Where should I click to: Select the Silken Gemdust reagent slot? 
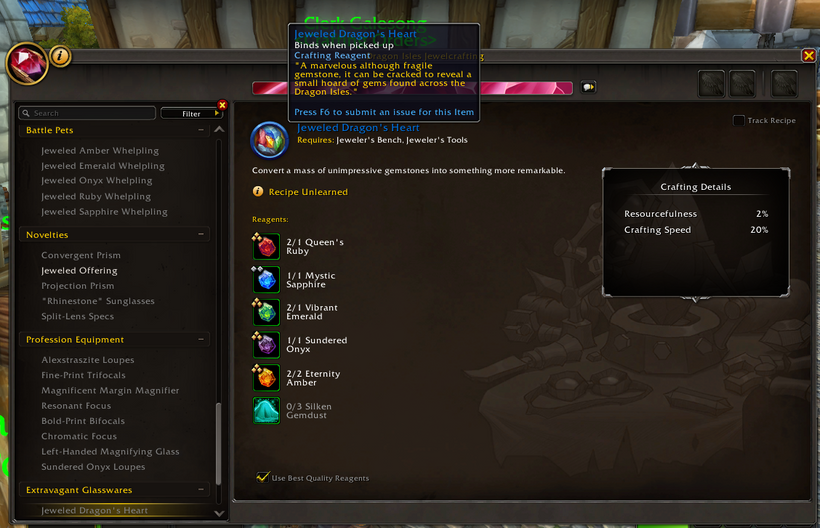pos(267,410)
